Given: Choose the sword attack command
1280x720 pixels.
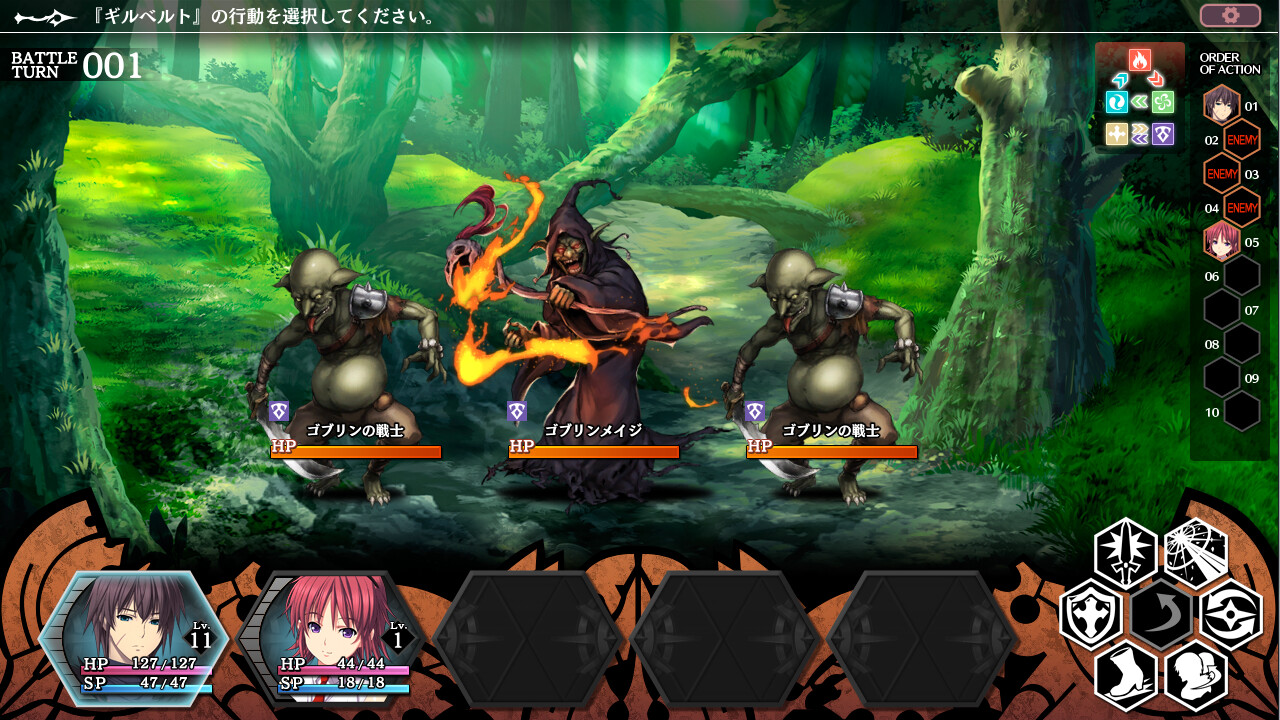Looking at the screenshot, I should pyautogui.click(x=1126, y=552).
